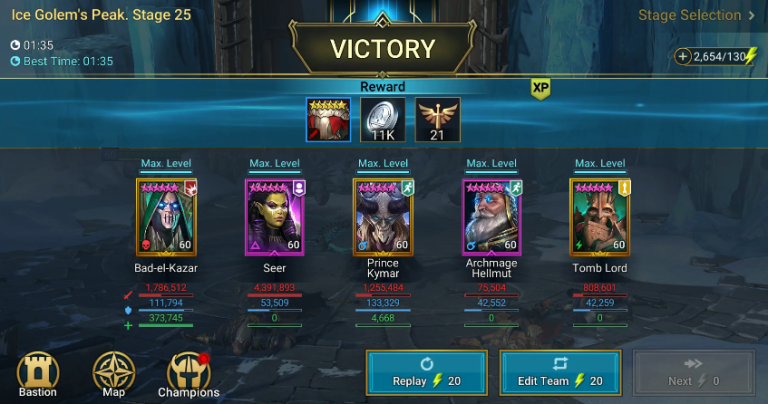Select Bad-el-Kazar's champion portrait

[x=166, y=217]
